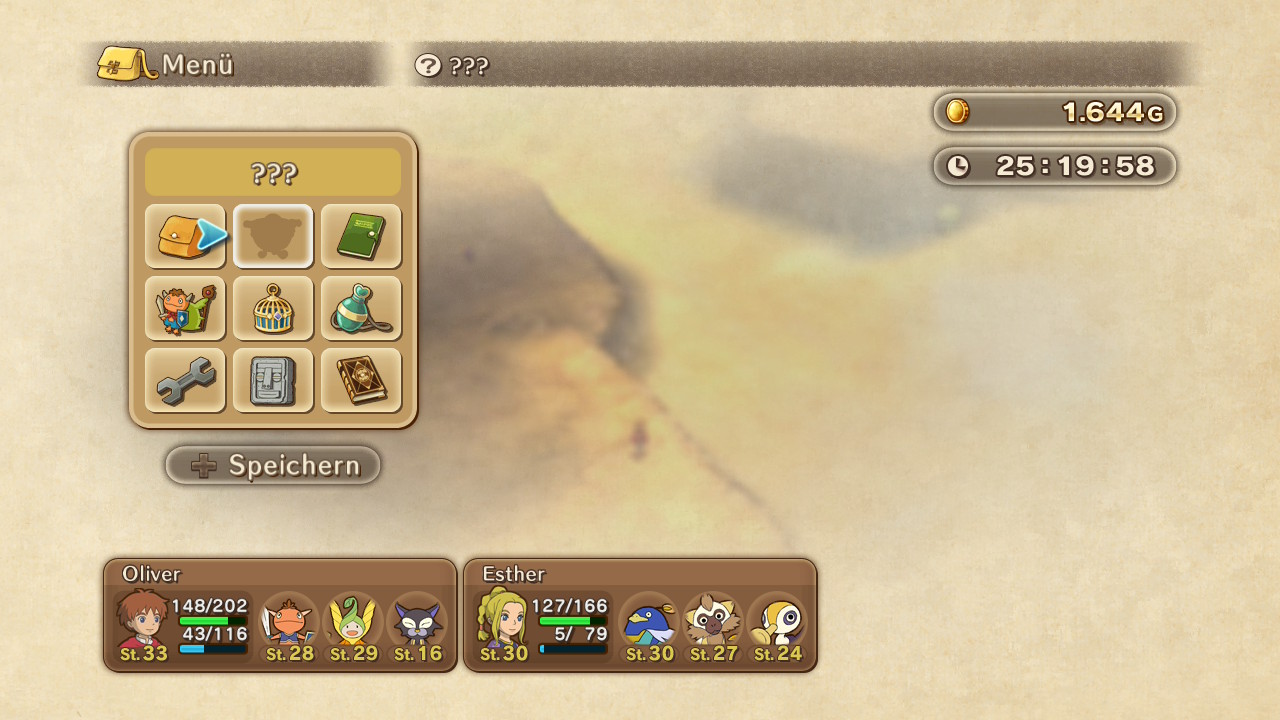The width and height of the screenshot is (1280, 720).
Task: Open the wrench settings icon
Action: [x=184, y=380]
